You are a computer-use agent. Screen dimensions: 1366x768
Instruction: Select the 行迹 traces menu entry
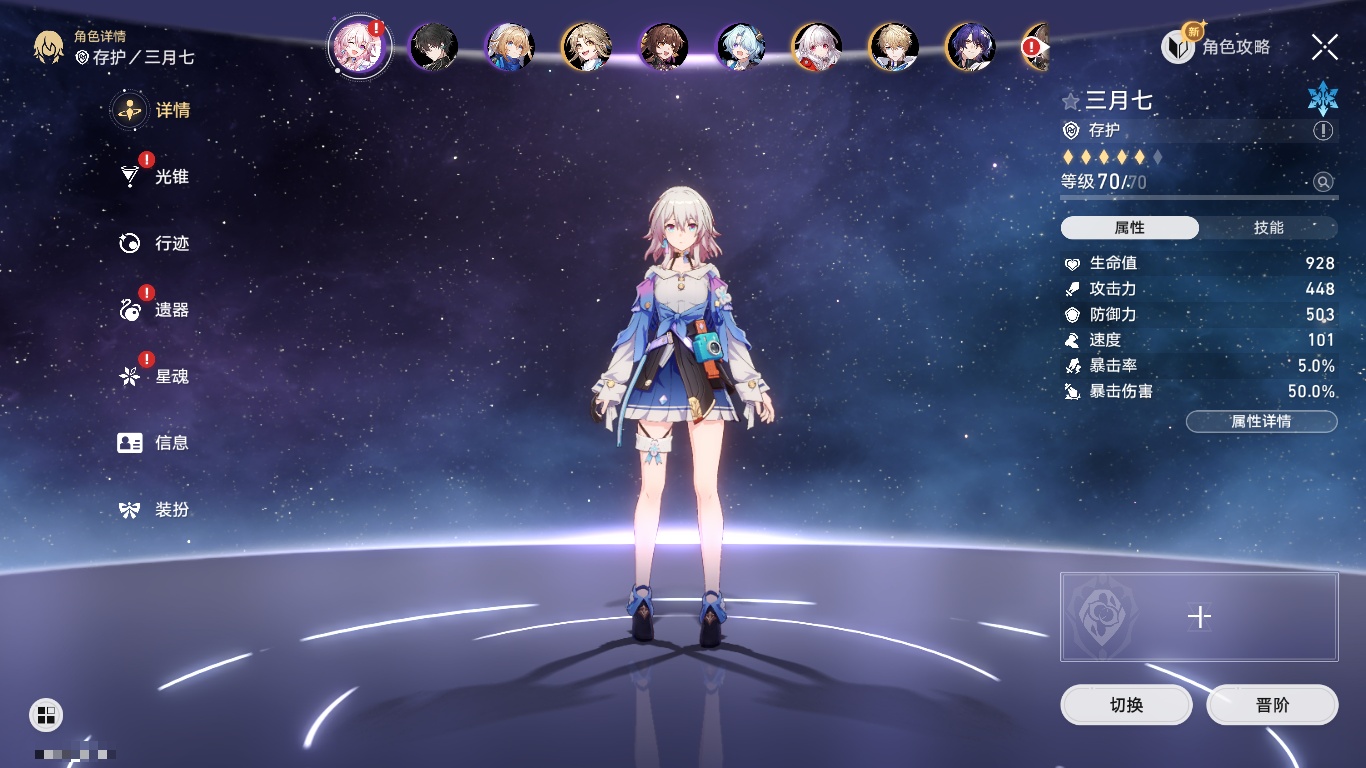[155, 244]
